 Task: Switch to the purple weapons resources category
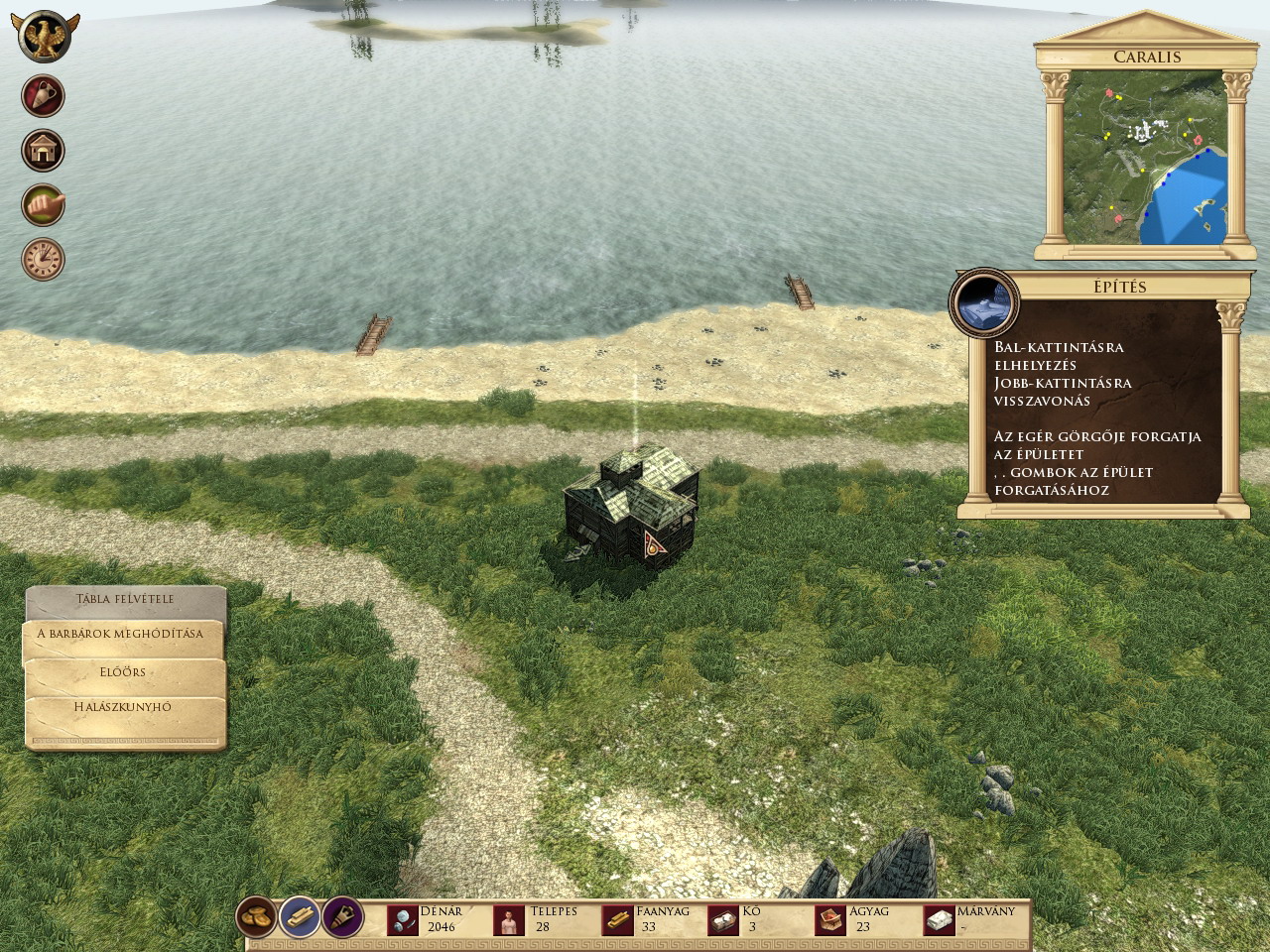341,918
